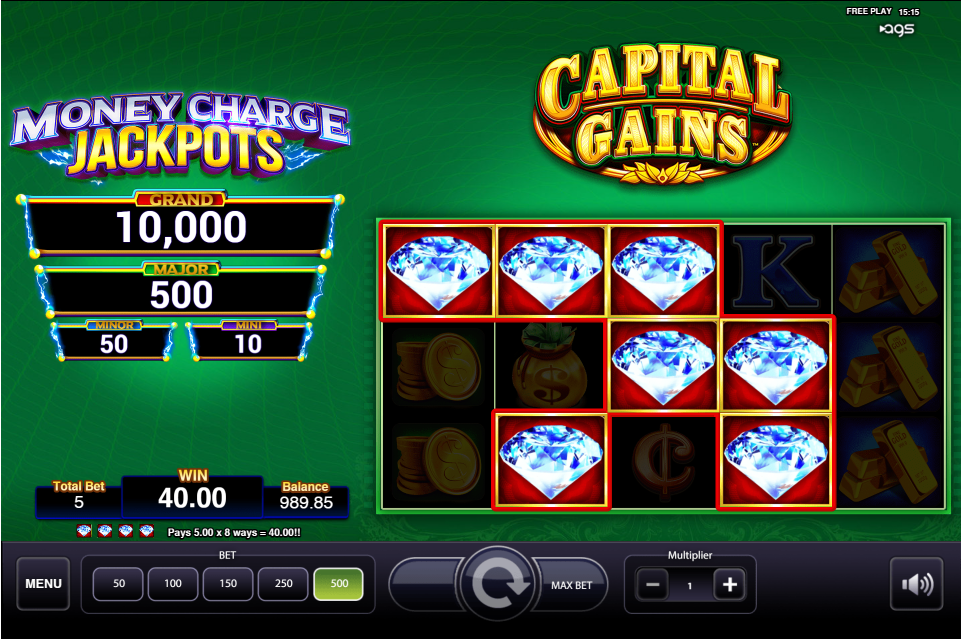Image resolution: width=962 pixels, height=639 pixels.
Task: Increase the multiplier with plus button
Action: coord(730,585)
